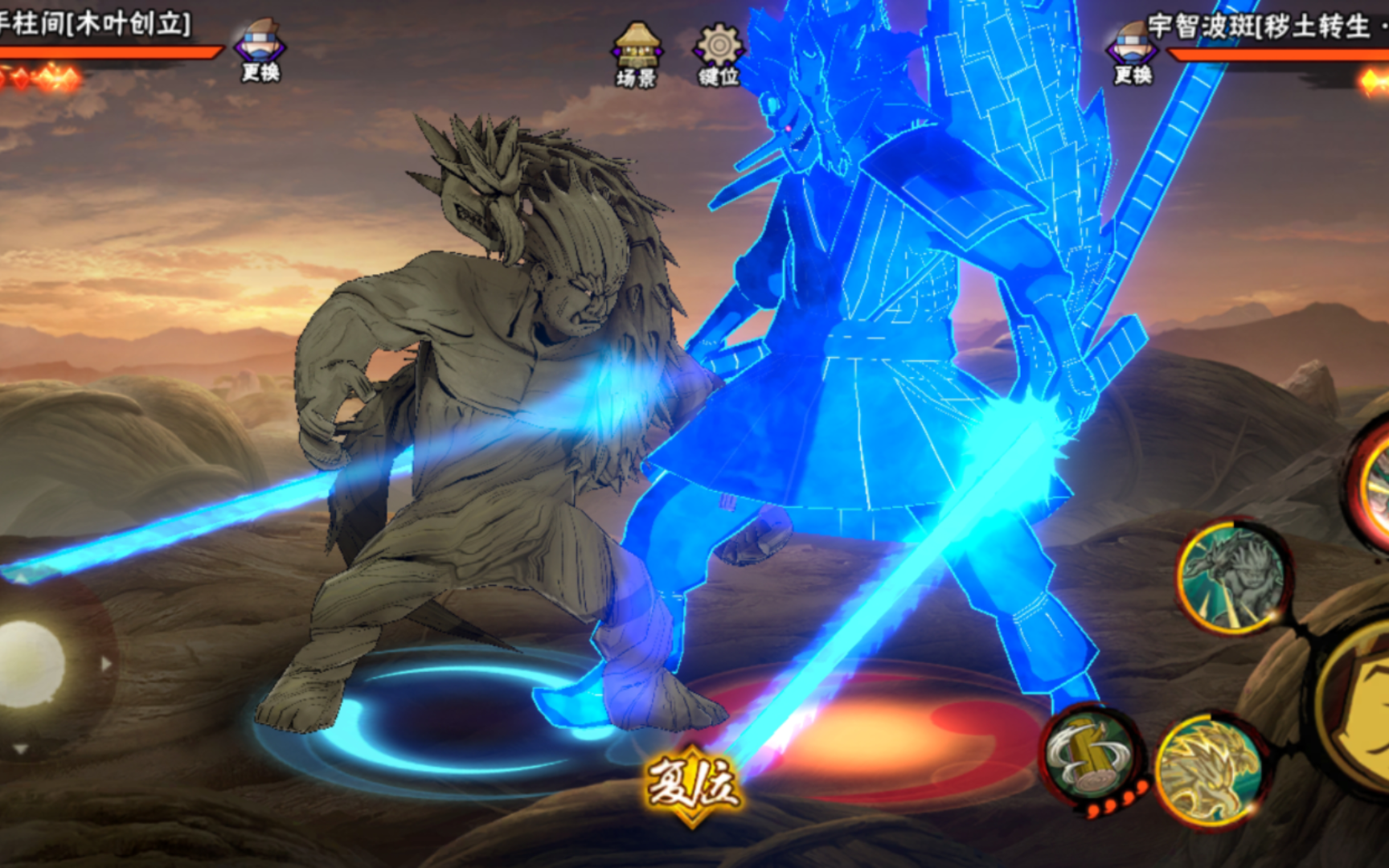Click the virtual joystick knob
This screenshot has width=1389, height=868.
click(x=31, y=664)
